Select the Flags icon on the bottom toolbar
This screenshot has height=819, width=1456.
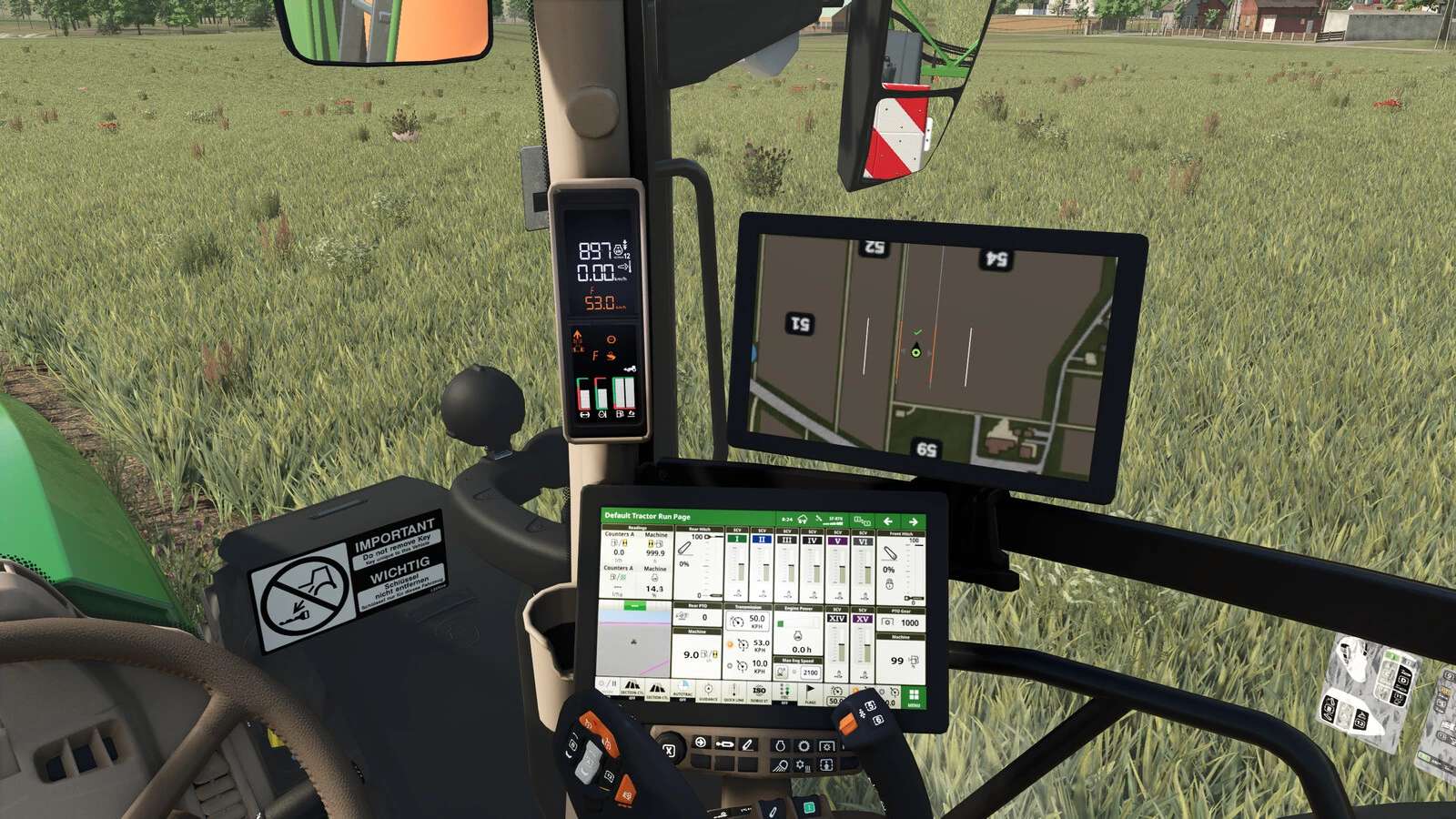[x=811, y=693]
